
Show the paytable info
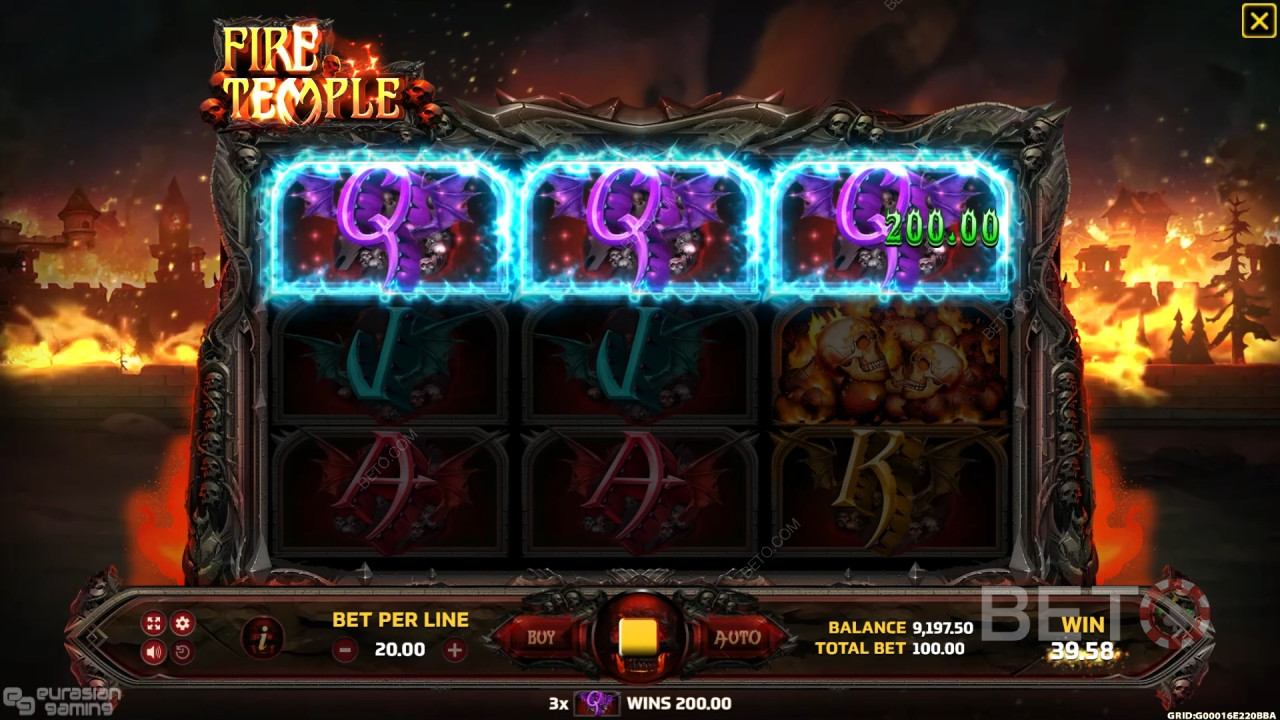(x=263, y=638)
